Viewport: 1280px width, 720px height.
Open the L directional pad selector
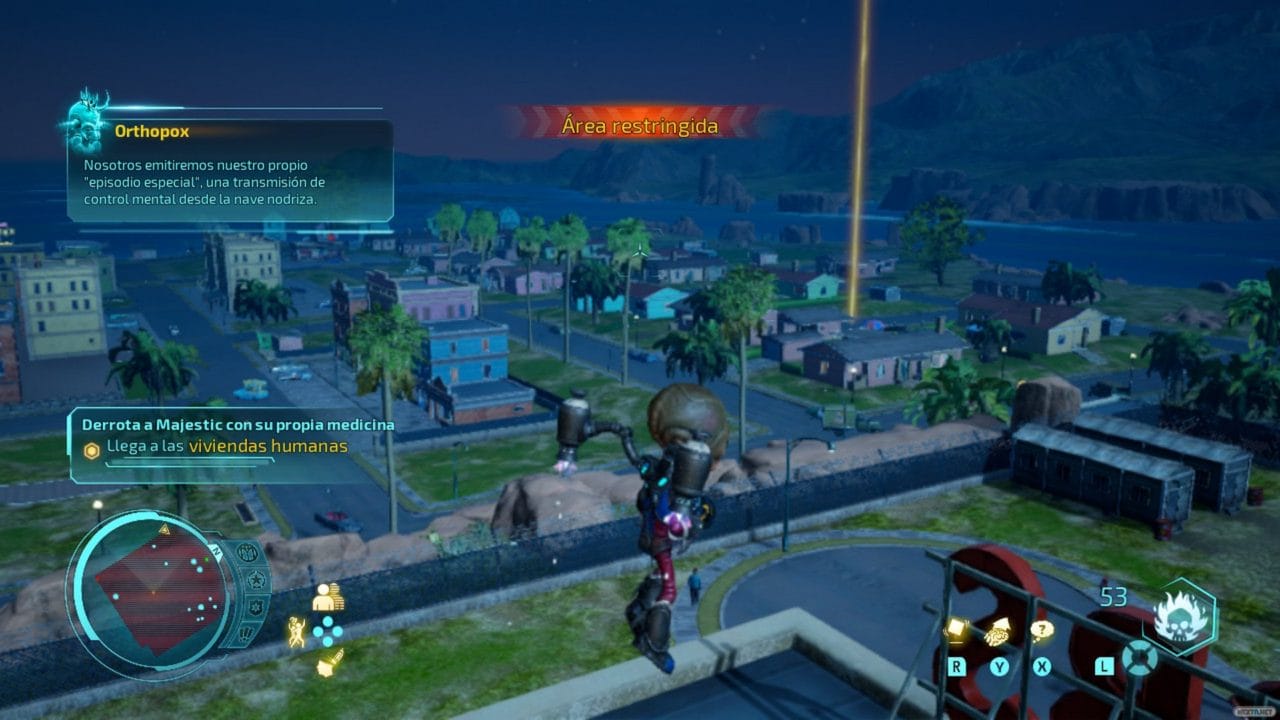click(1138, 657)
